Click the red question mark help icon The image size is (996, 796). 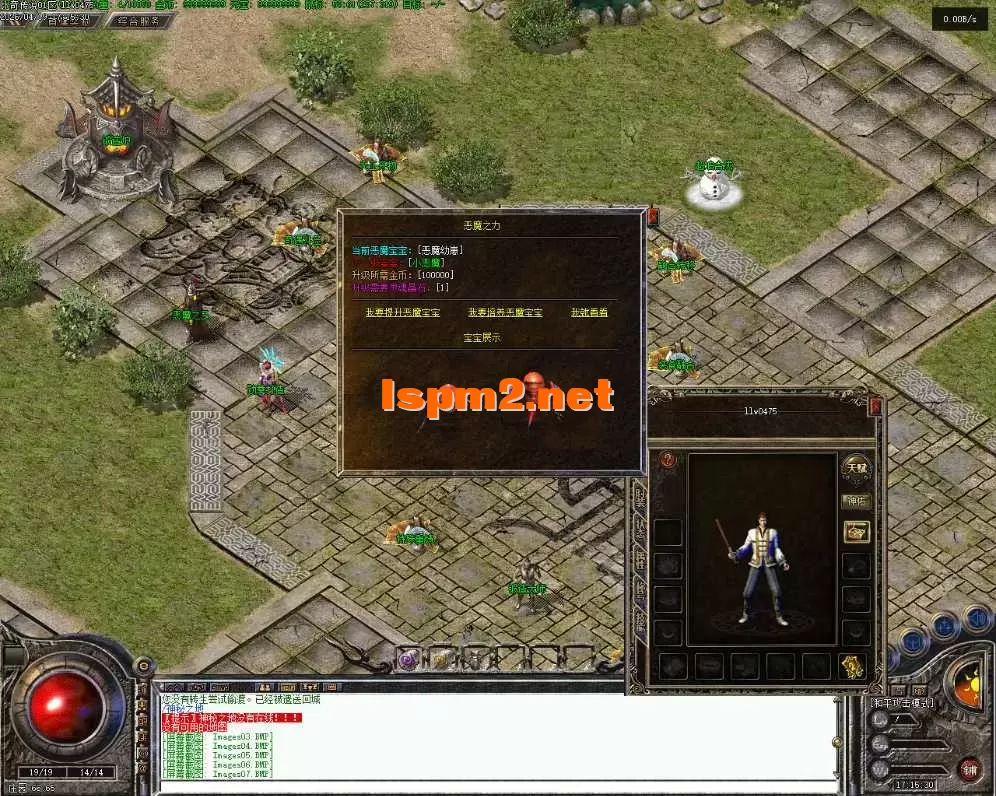point(669,461)
